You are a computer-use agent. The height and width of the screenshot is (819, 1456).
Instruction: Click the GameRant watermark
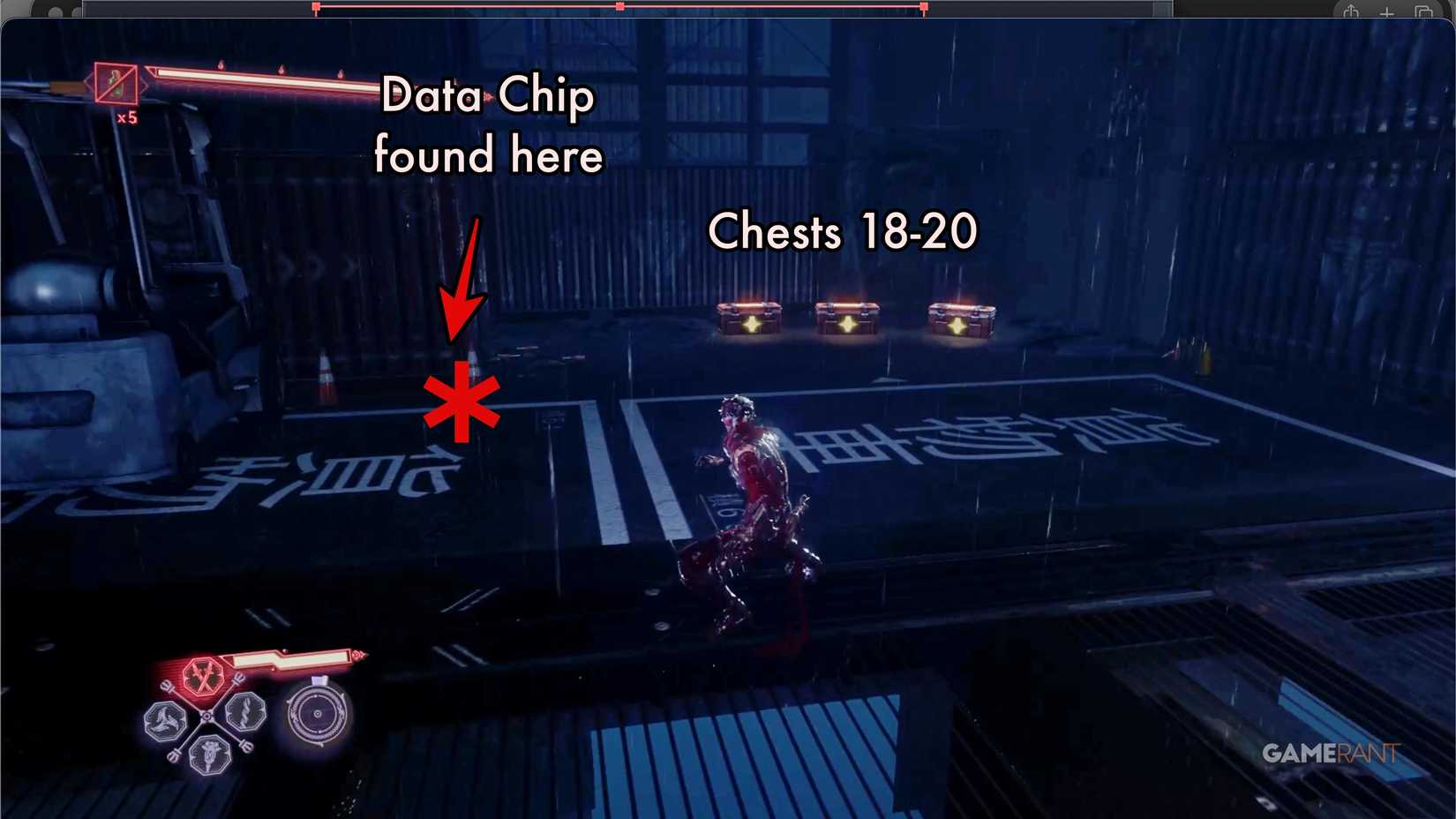tap(1331, 752)
